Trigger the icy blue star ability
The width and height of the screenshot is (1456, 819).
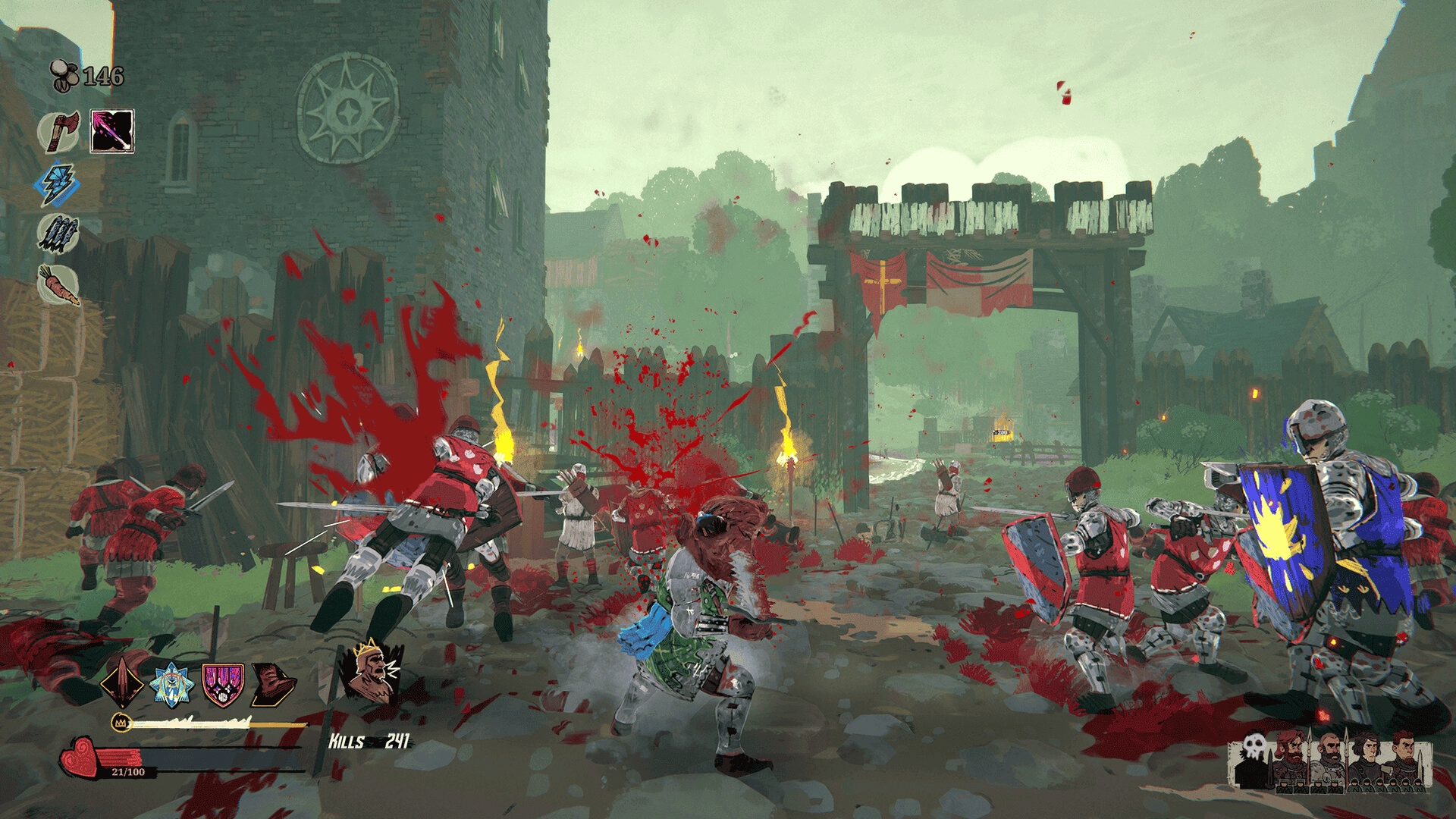coord(172,684)
